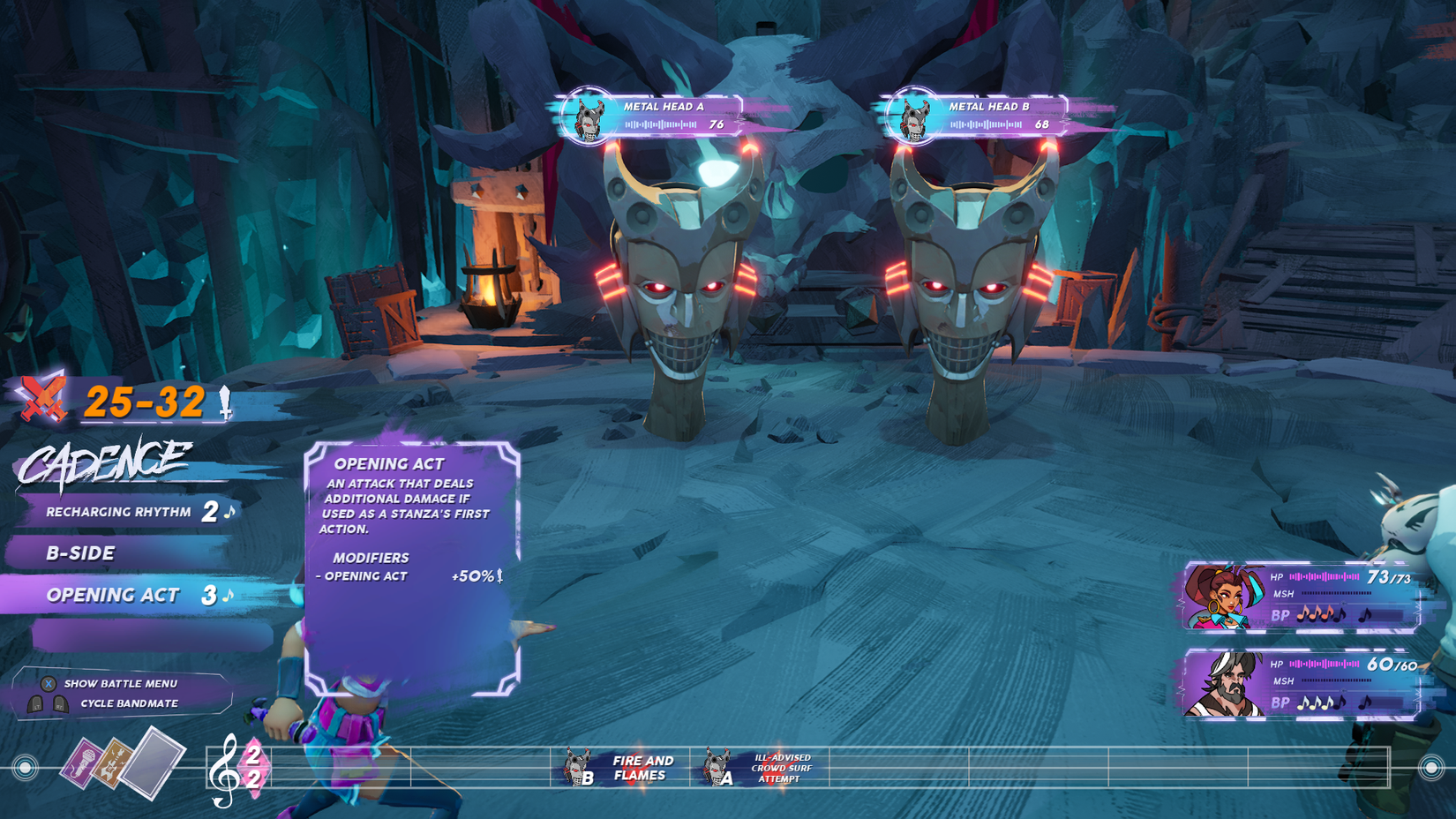Open the bandmate card stack icon
Viewport: 1456px width, 819px height.
[123, 763]
